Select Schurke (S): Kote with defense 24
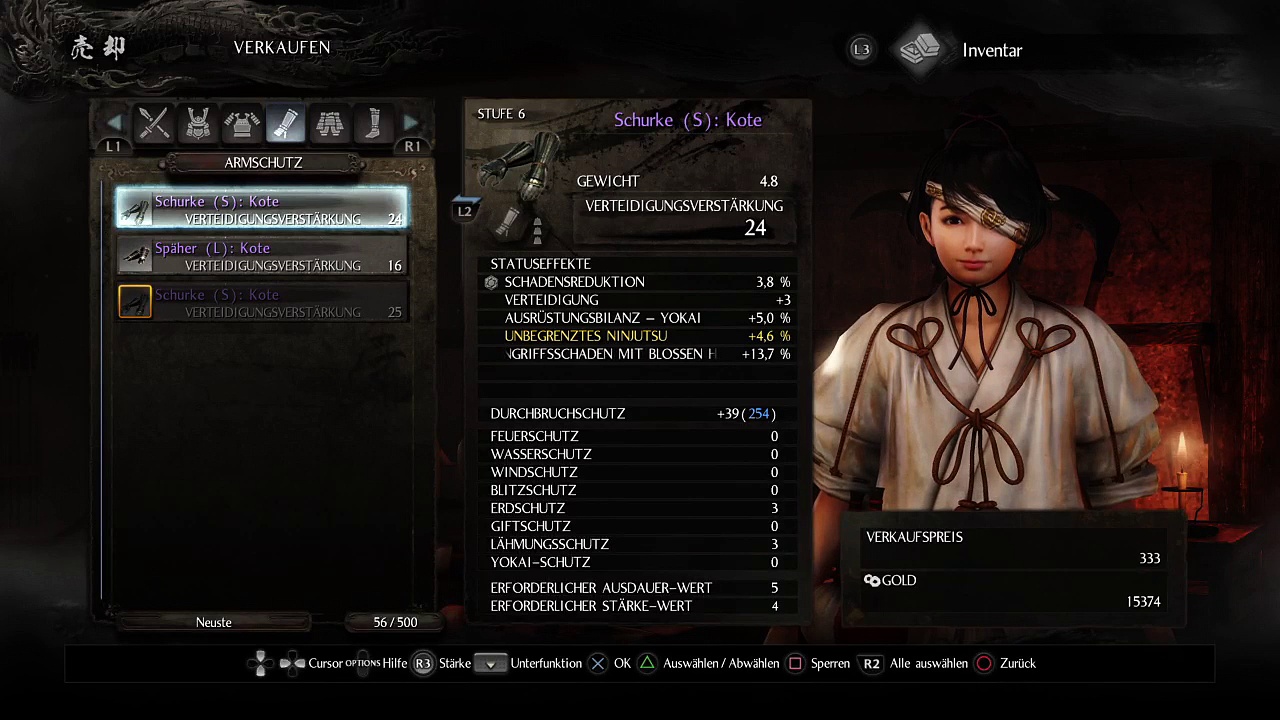 [262, 209]
